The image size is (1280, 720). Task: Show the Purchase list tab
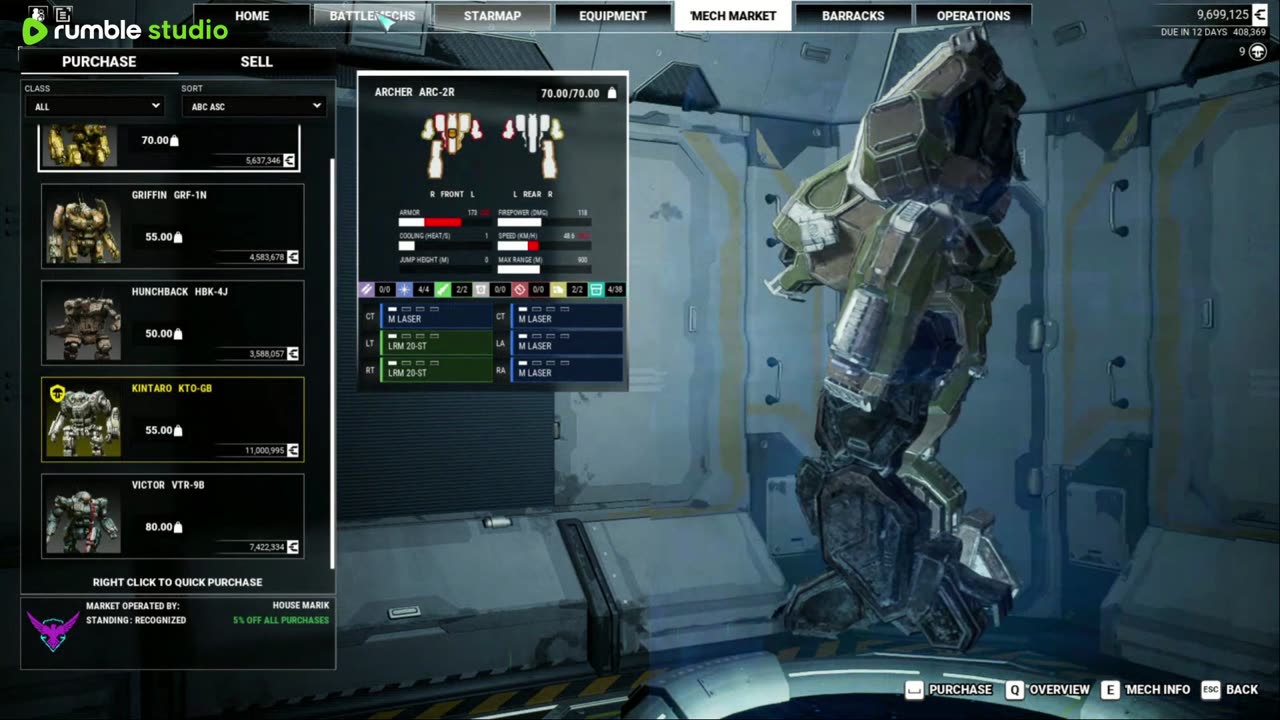tap(99, 61)
